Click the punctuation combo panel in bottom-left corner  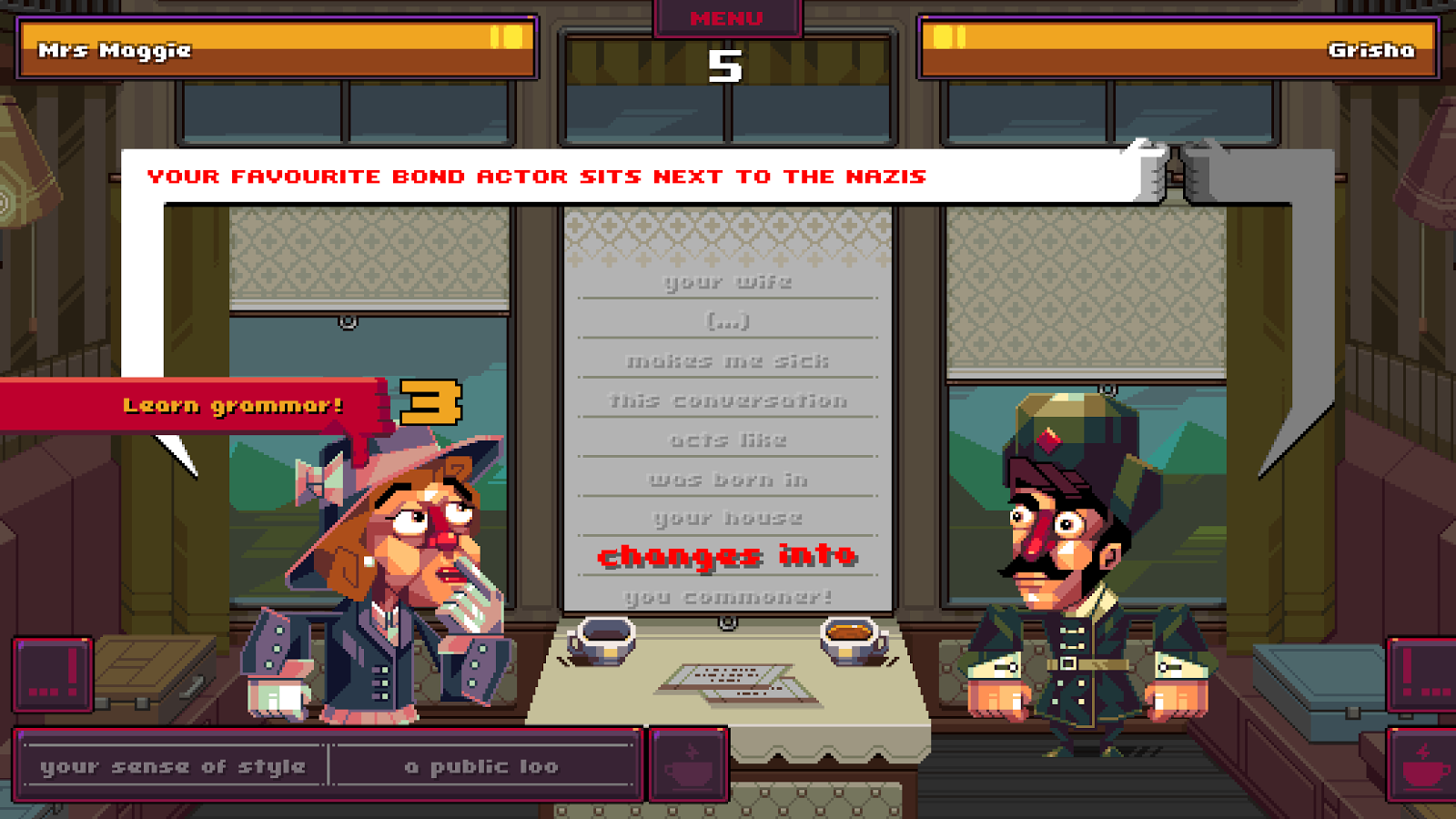(50, 675)
